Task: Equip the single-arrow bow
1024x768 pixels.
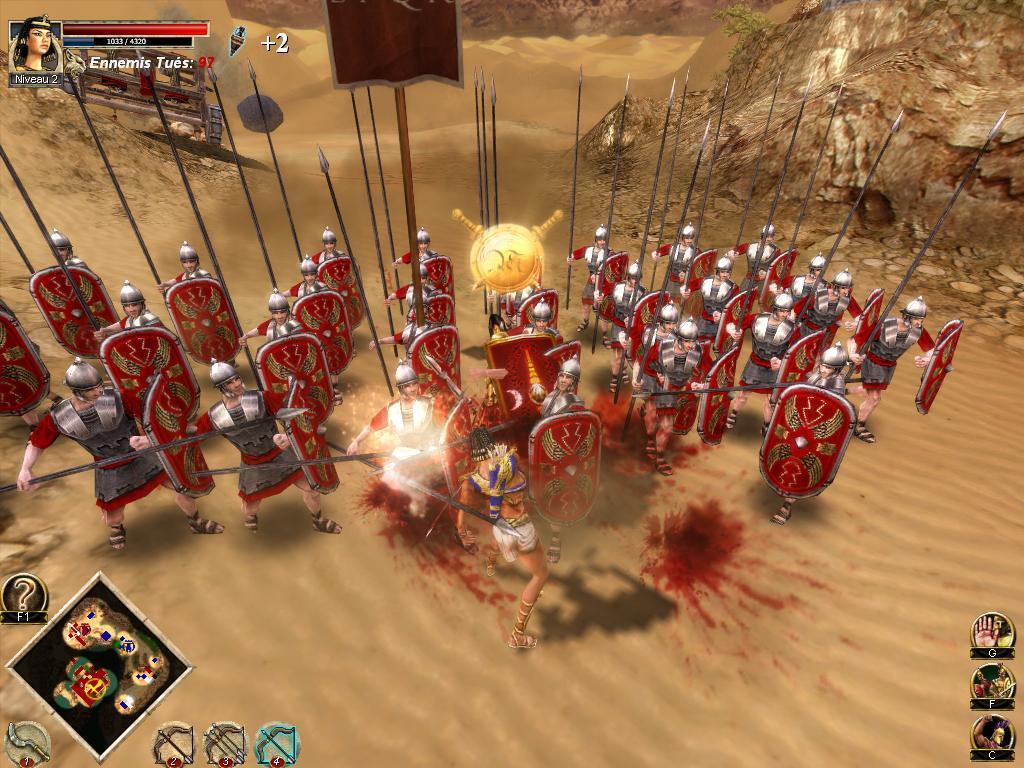Action: 173,743
